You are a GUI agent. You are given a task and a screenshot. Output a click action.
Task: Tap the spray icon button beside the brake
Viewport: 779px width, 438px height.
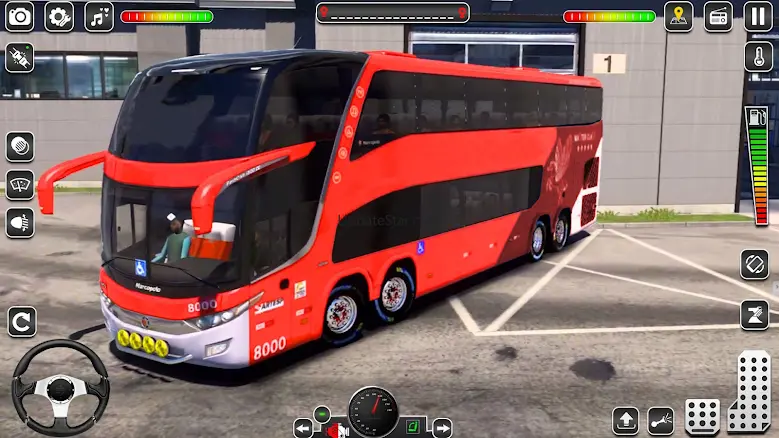(x=662, y=419)
